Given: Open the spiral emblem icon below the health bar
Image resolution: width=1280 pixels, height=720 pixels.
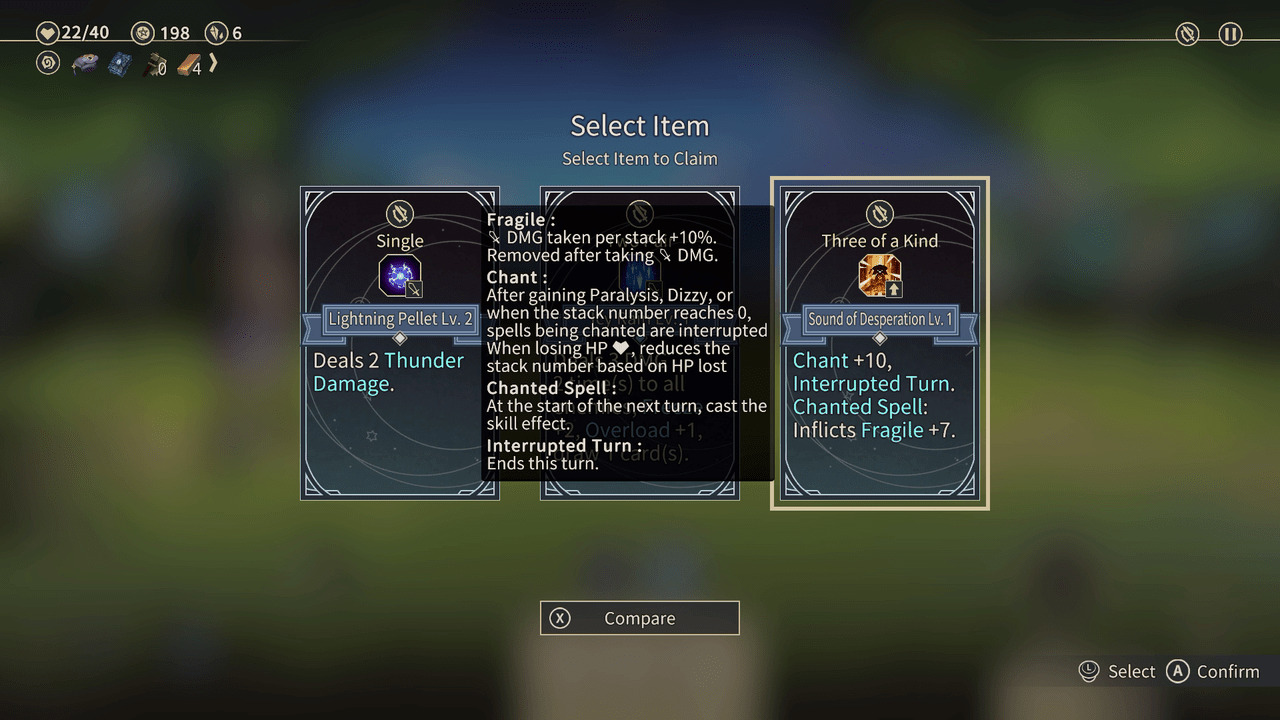Looking at the screenshot, I should coord(47,64).
